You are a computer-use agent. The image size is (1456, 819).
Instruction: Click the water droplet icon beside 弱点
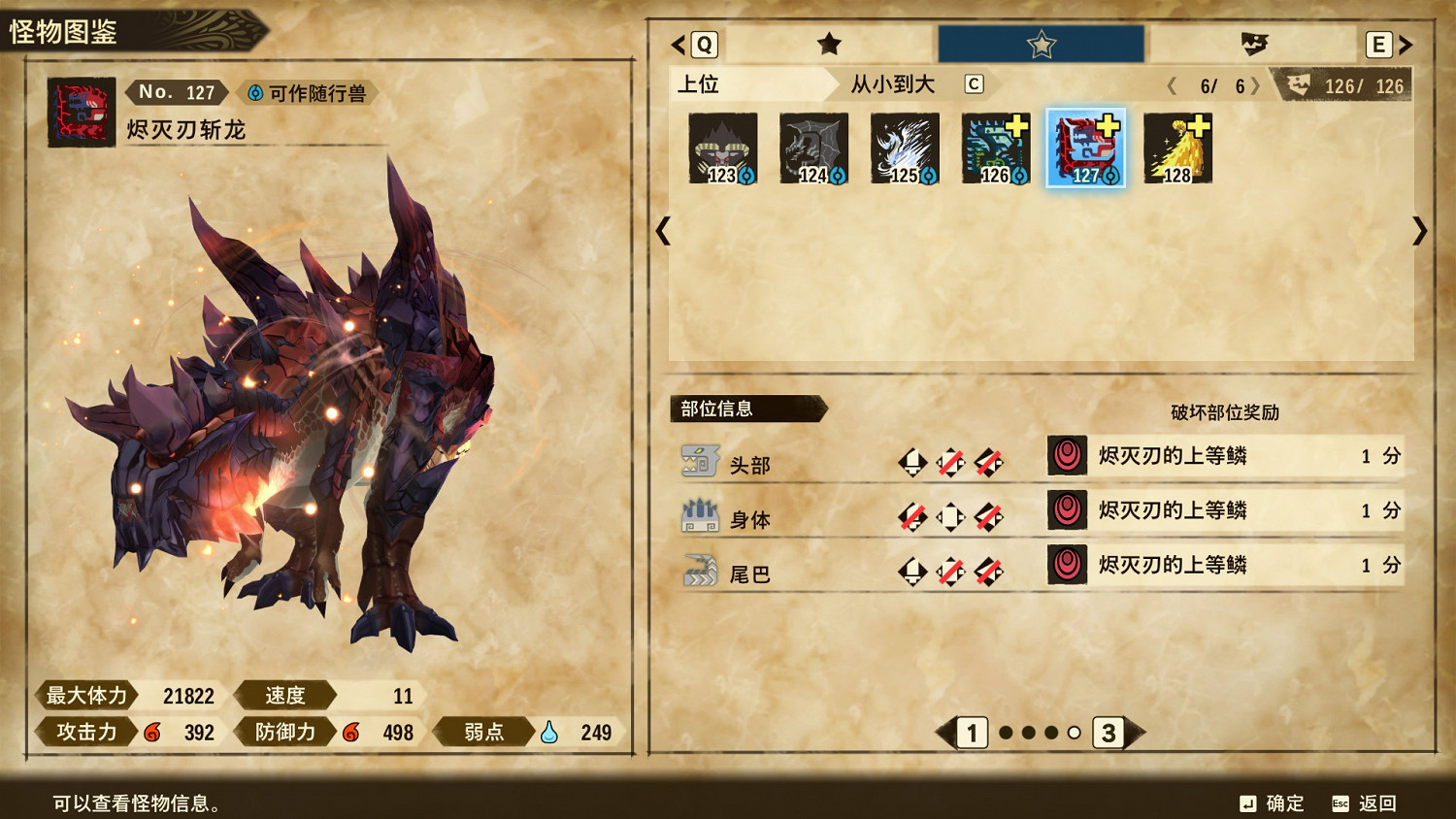tap(549, 733)
